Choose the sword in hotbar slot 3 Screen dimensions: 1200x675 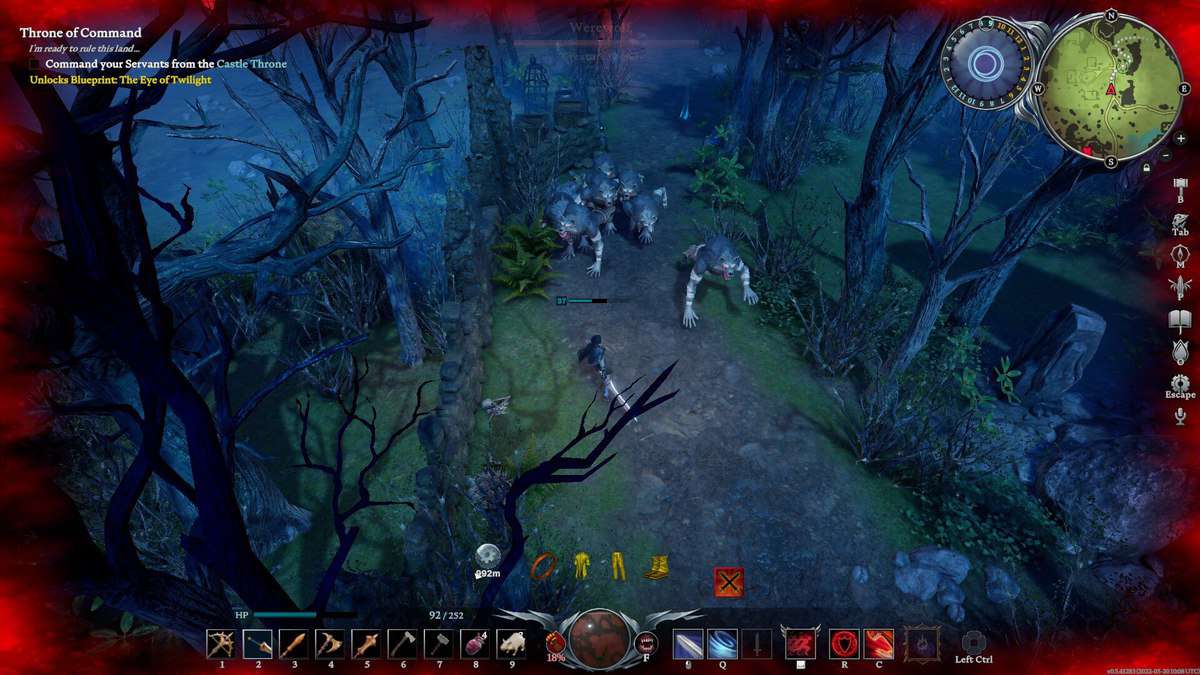coord(293,643)
